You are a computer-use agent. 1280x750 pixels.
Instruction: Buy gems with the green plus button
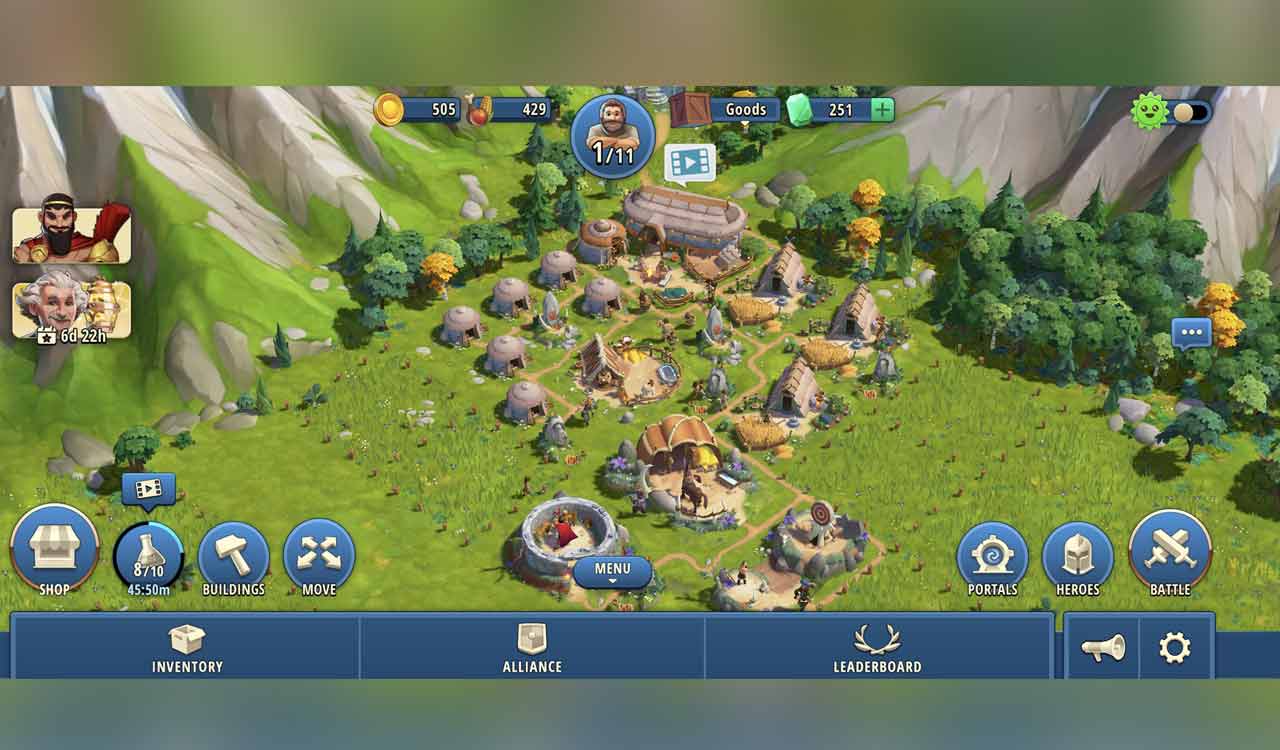pyautogui.click(x=882, y=110)
